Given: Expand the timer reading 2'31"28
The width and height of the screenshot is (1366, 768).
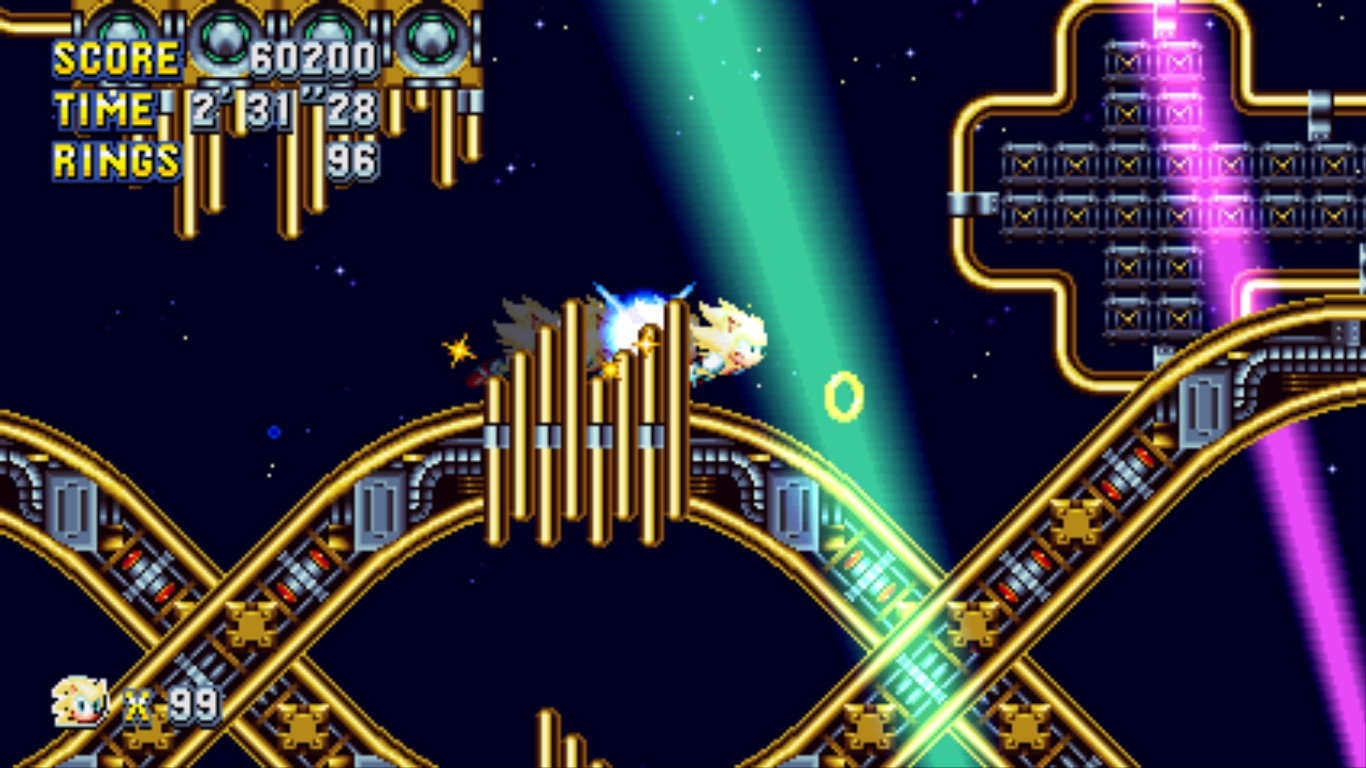Looking at the screenshot, I should coord(285,108).
